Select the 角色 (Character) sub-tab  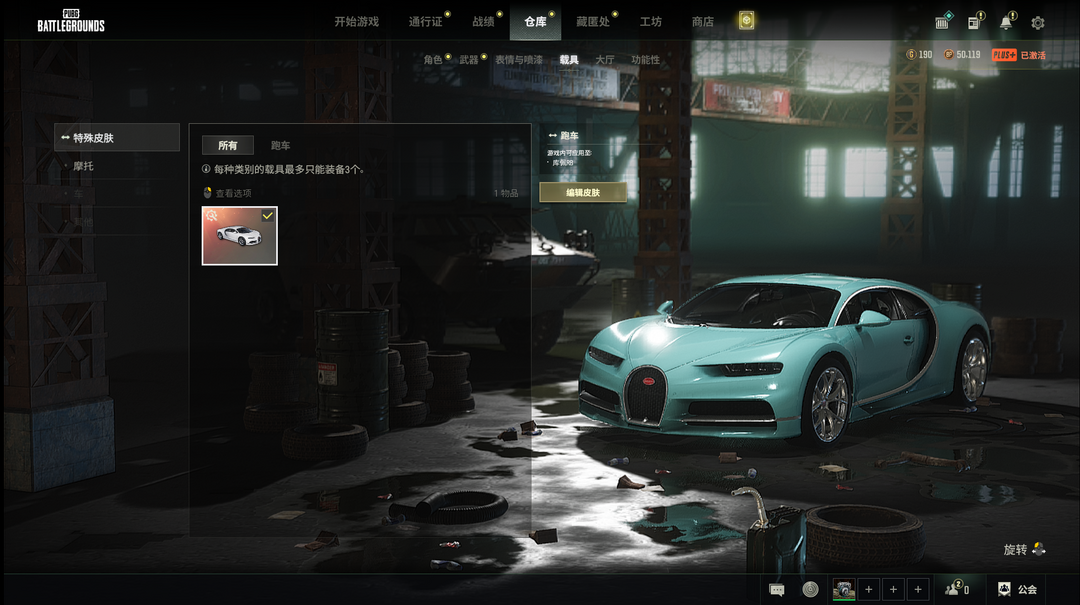(432, 60)
